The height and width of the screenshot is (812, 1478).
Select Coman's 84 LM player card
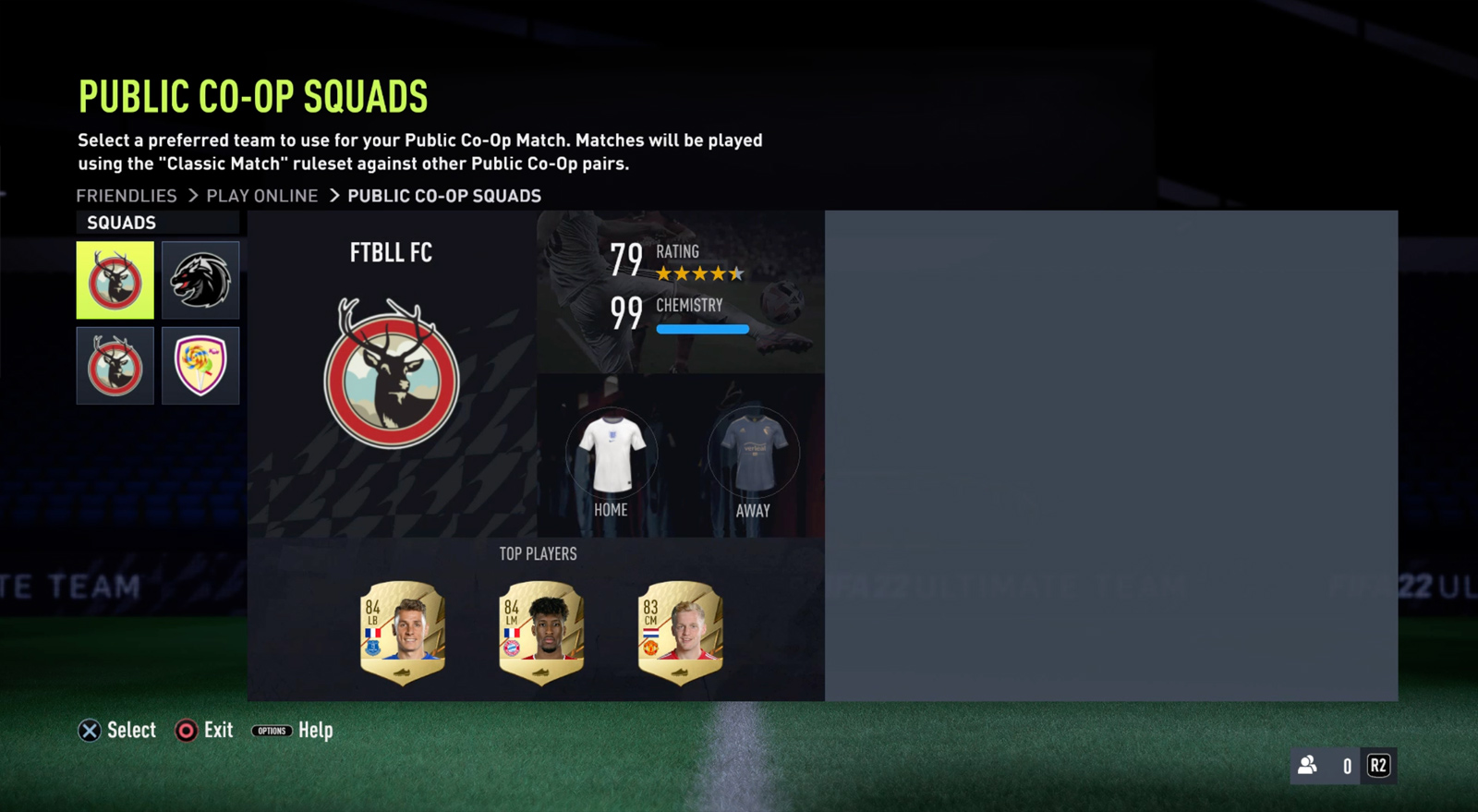(540, 631)
